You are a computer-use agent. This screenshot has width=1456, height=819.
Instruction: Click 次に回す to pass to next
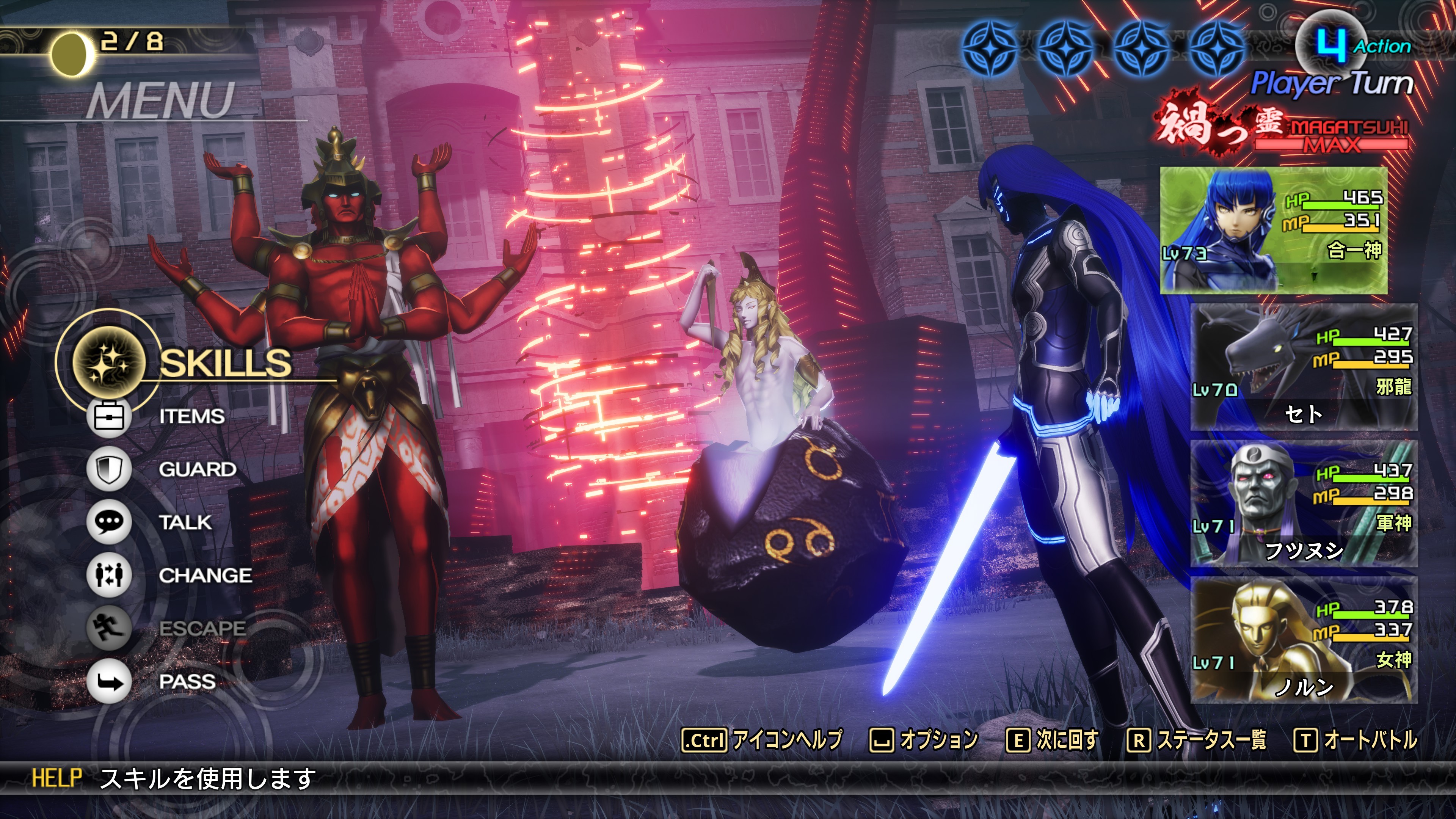1053,740
